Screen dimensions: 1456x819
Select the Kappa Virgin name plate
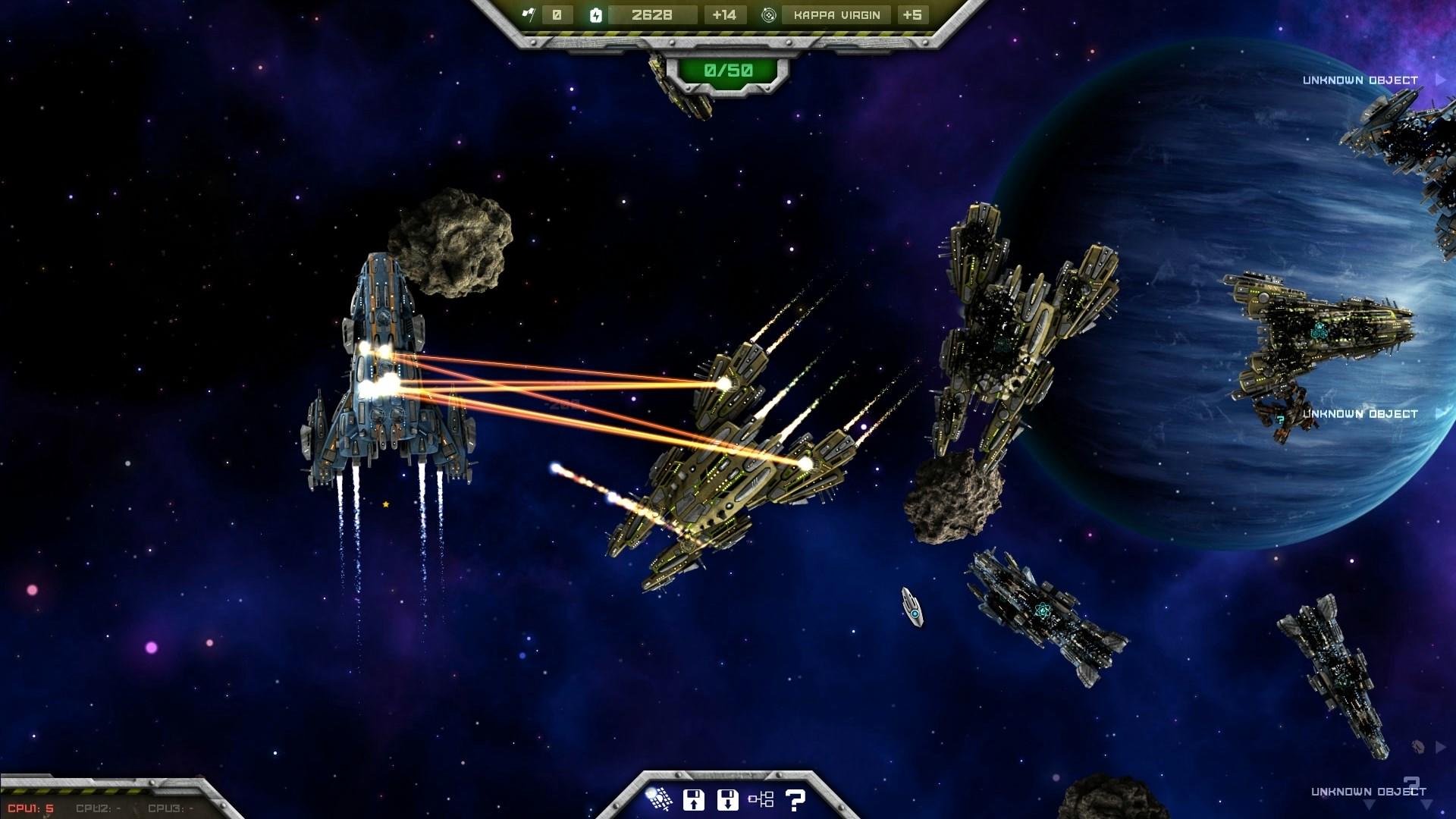pos(836,14)
